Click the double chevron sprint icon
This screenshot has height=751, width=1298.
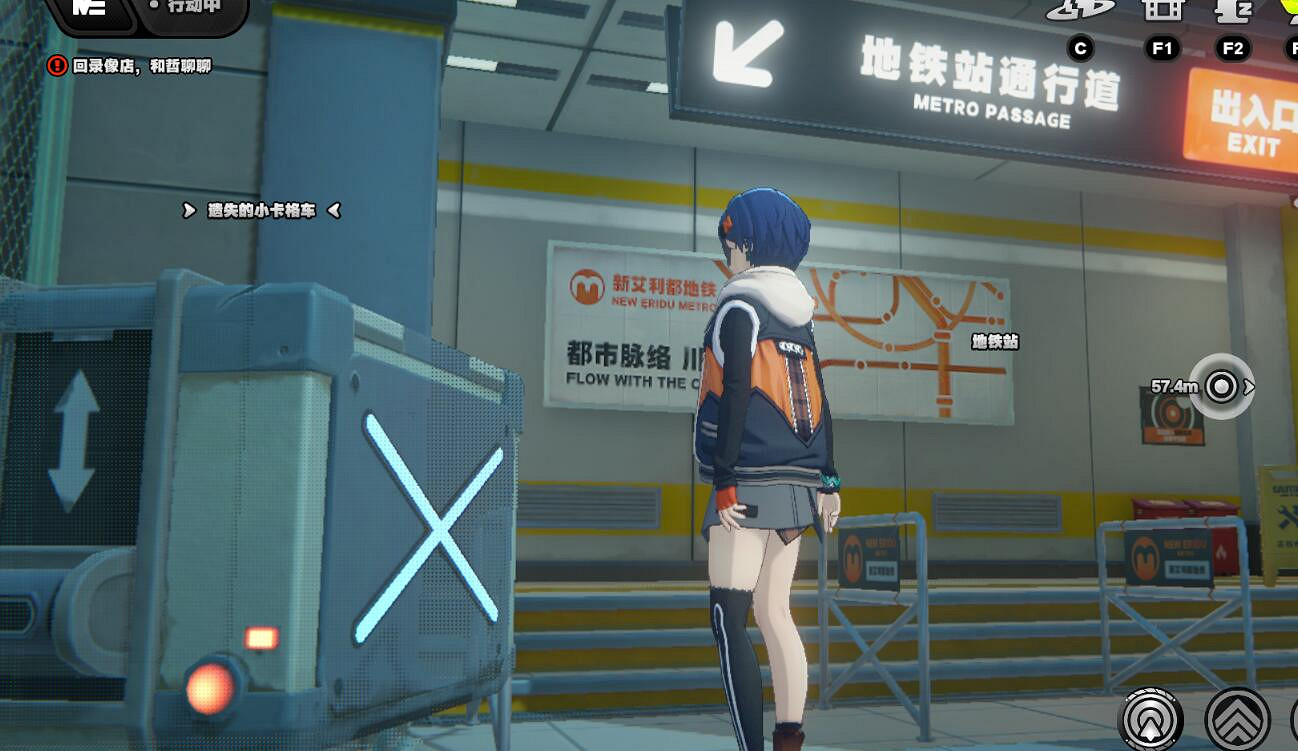click(1240, 720)
